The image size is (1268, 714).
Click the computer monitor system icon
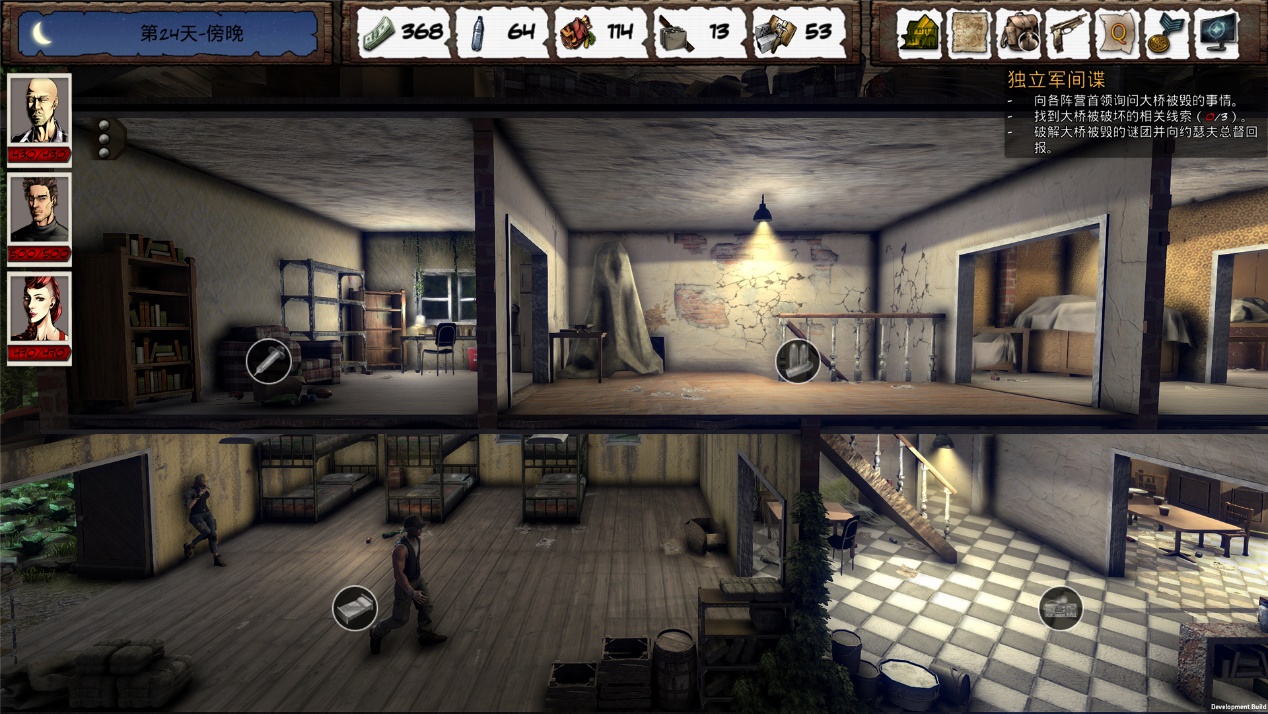pos(1216,34)
